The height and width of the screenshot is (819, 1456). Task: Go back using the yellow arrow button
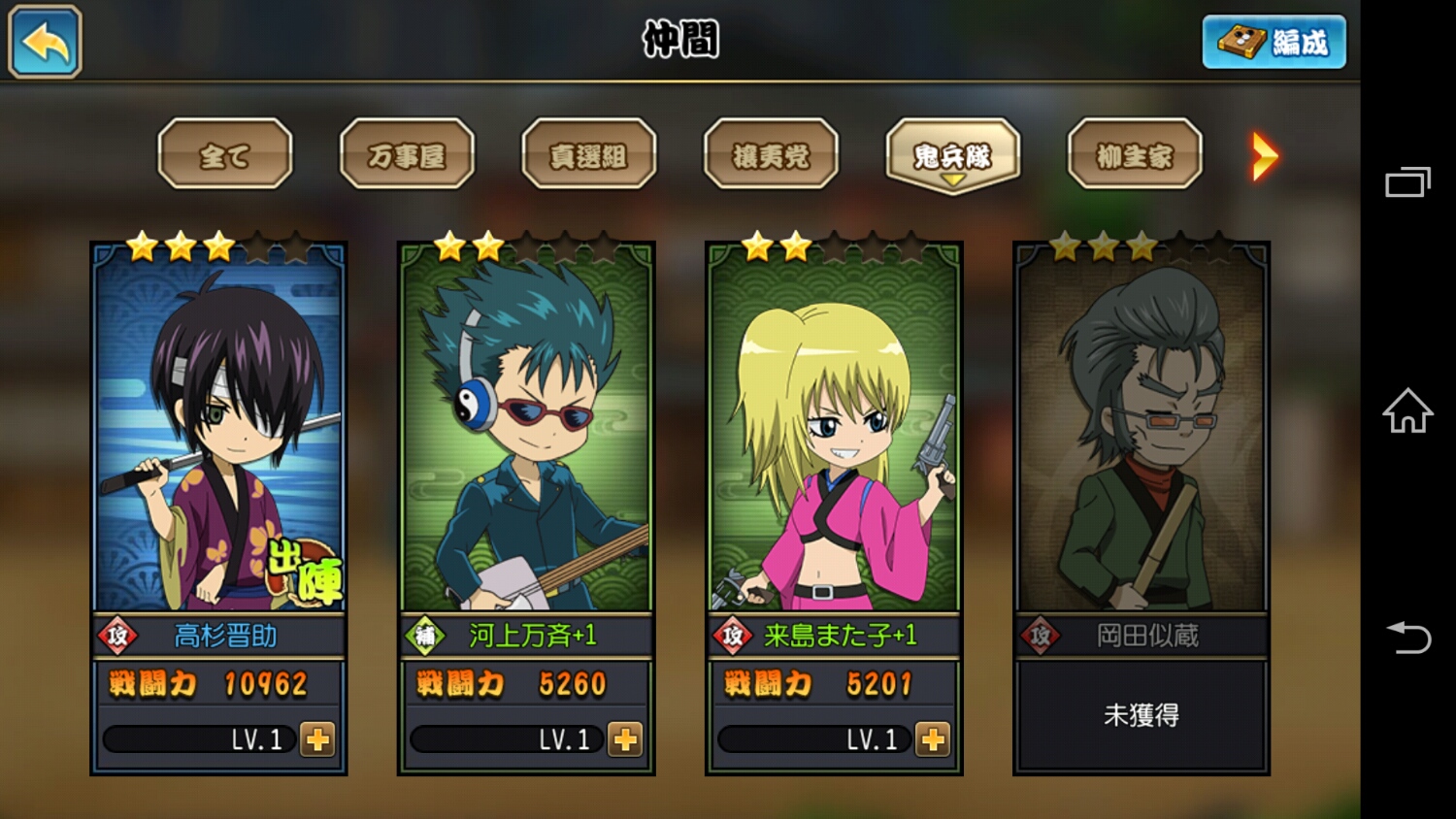click(45, 42)
